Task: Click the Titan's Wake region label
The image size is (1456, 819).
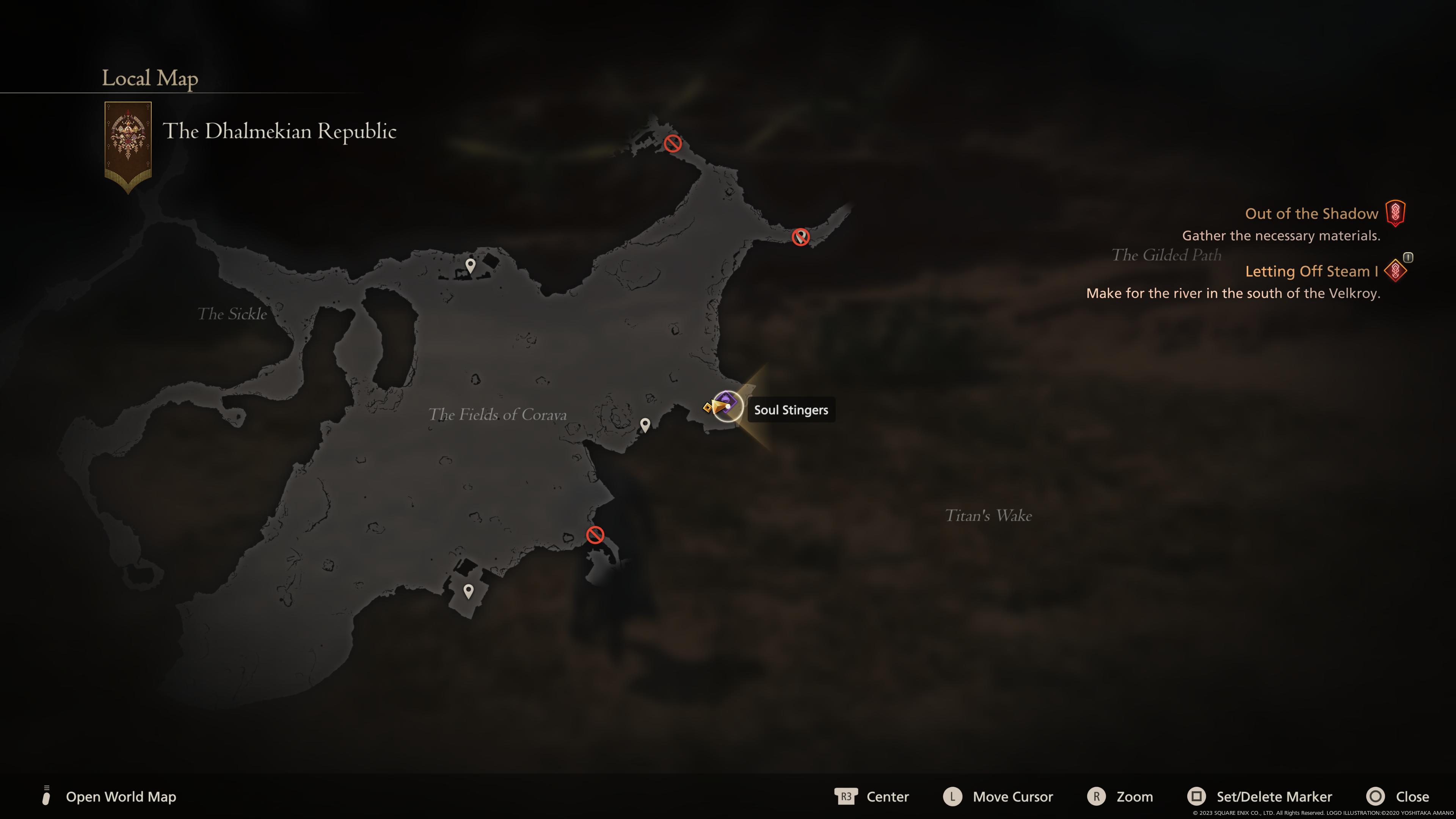Action: click(x=988, y=516)
